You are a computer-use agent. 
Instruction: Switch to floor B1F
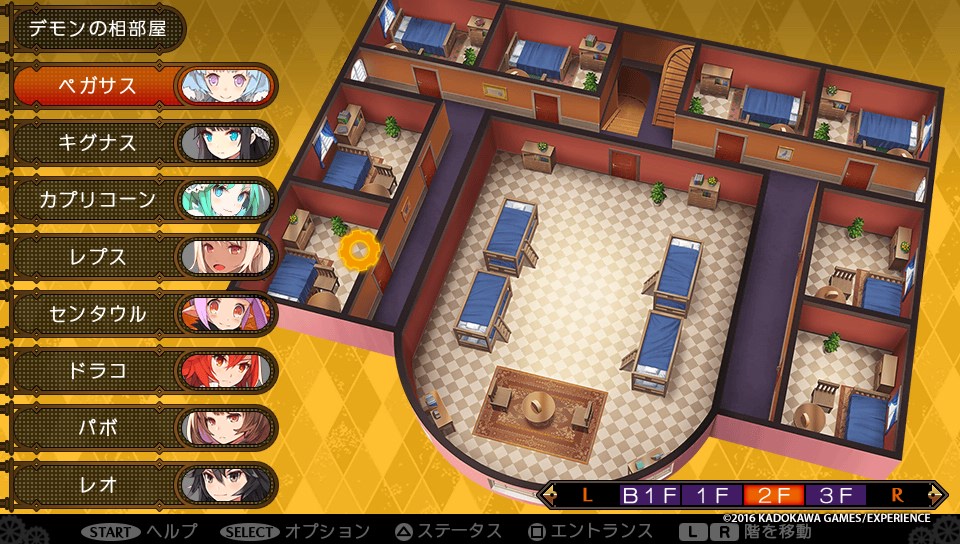(651, 494)
